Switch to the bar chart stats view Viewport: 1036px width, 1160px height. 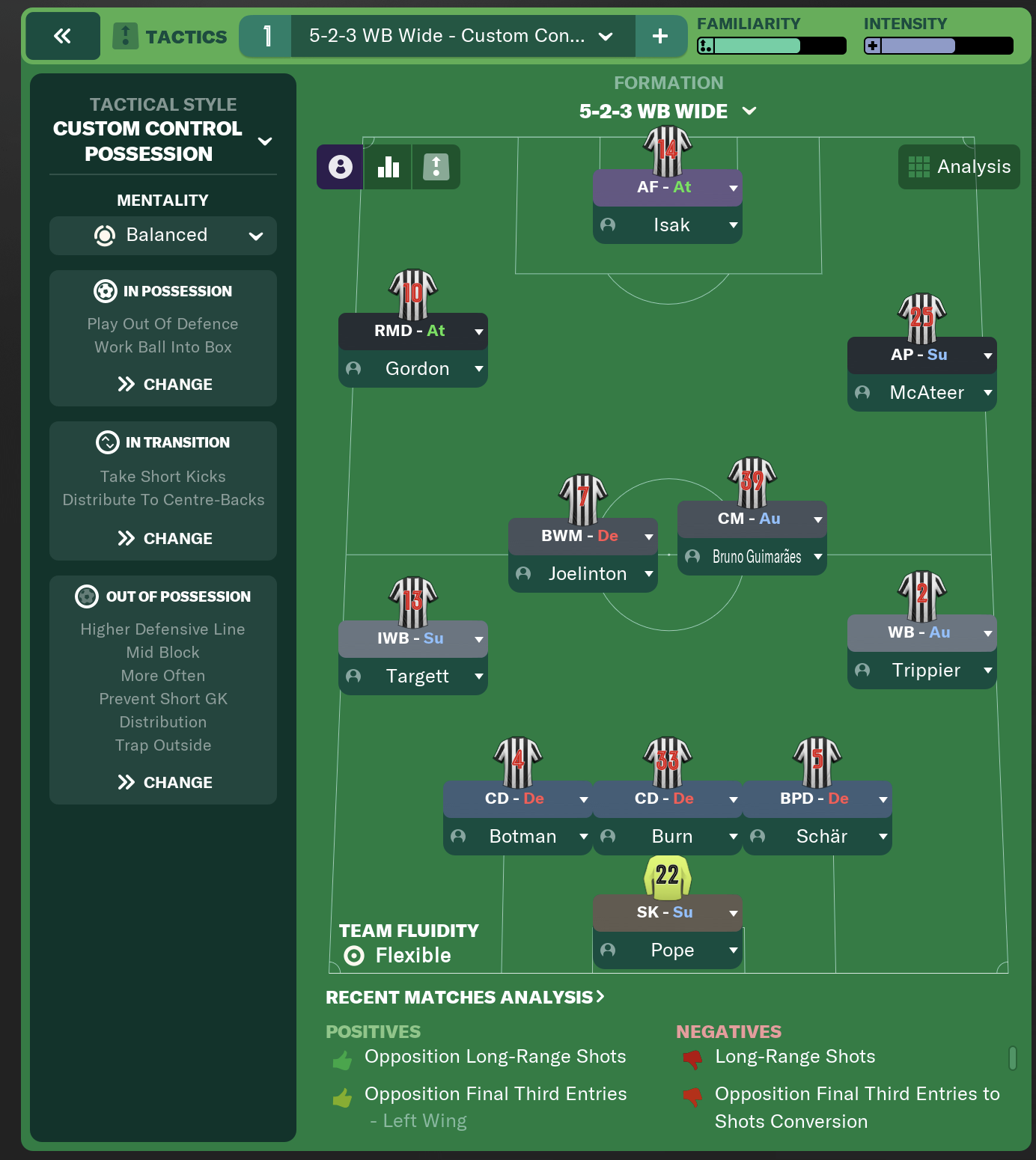pyautogui.click(x=387, y=166)
